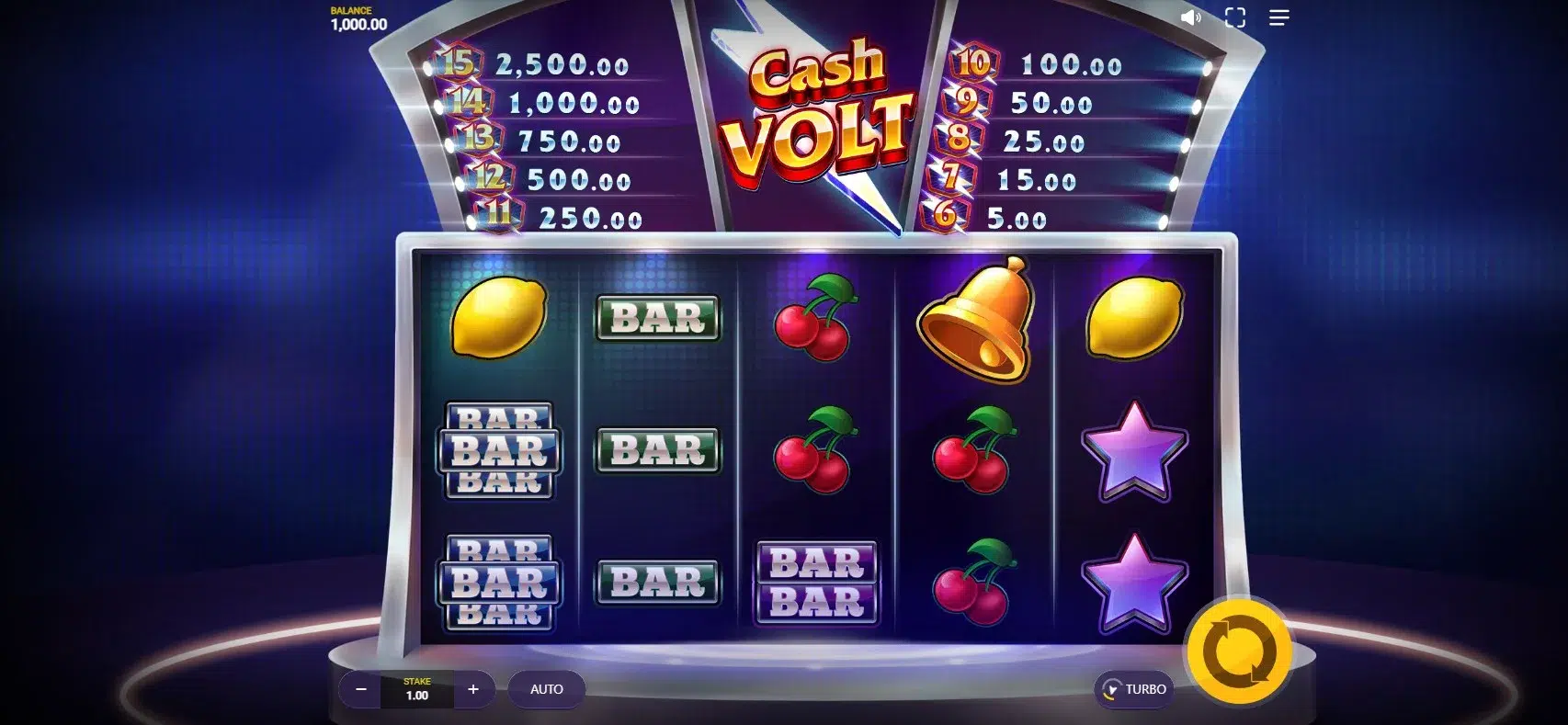Increase the stake with the plus button

click(473, 689)
